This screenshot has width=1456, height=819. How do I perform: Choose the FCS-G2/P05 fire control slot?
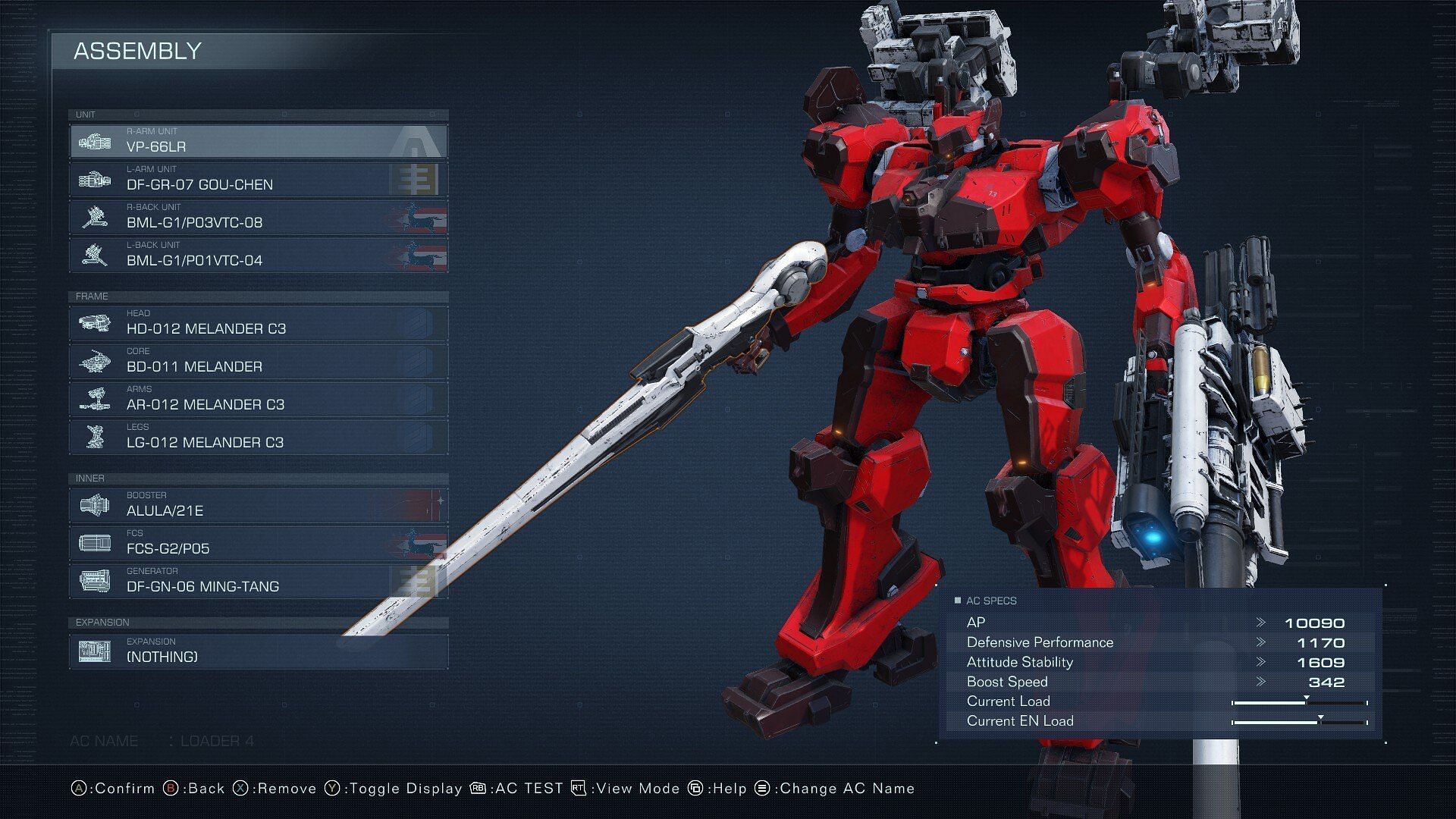(x=258, y=544)
